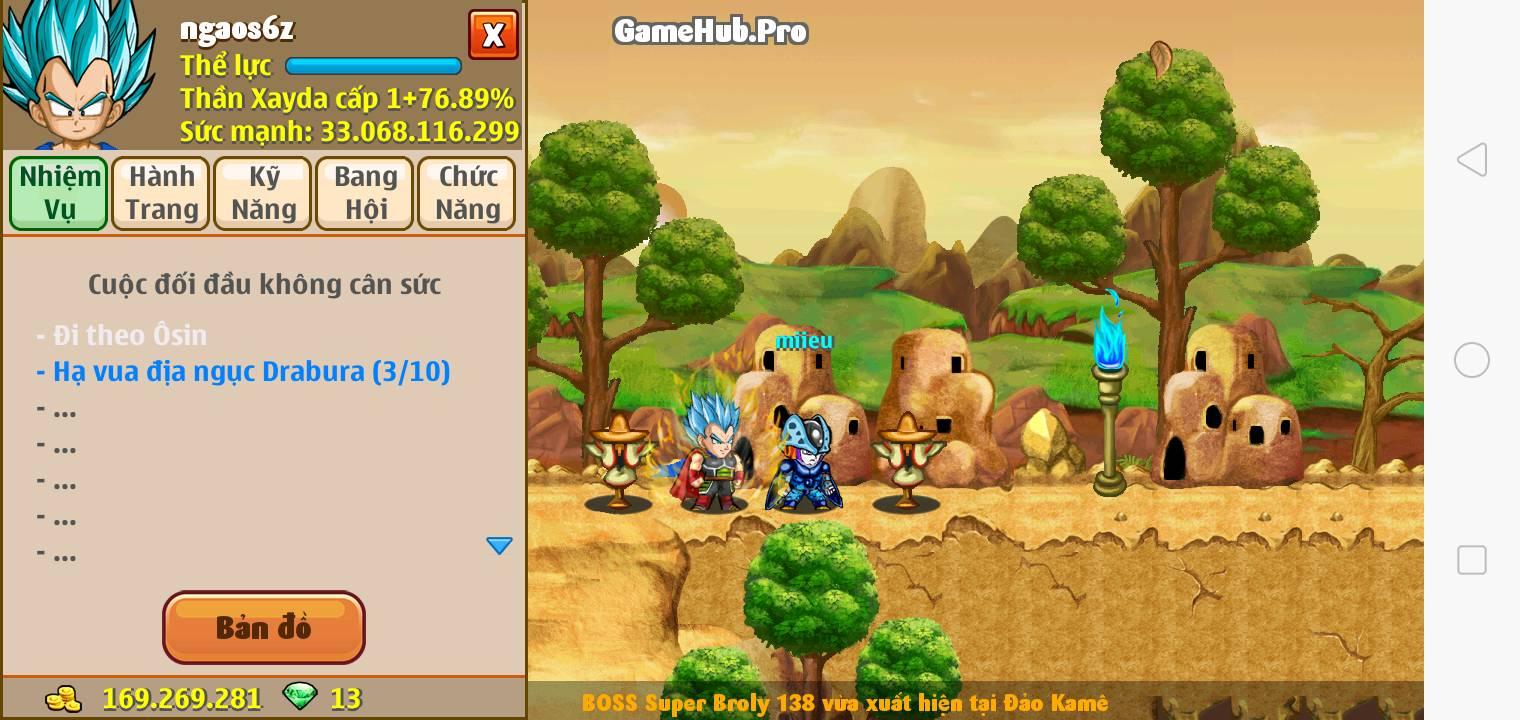
Task: Tap the Android home circle button
Action: tap(1471, 360)
